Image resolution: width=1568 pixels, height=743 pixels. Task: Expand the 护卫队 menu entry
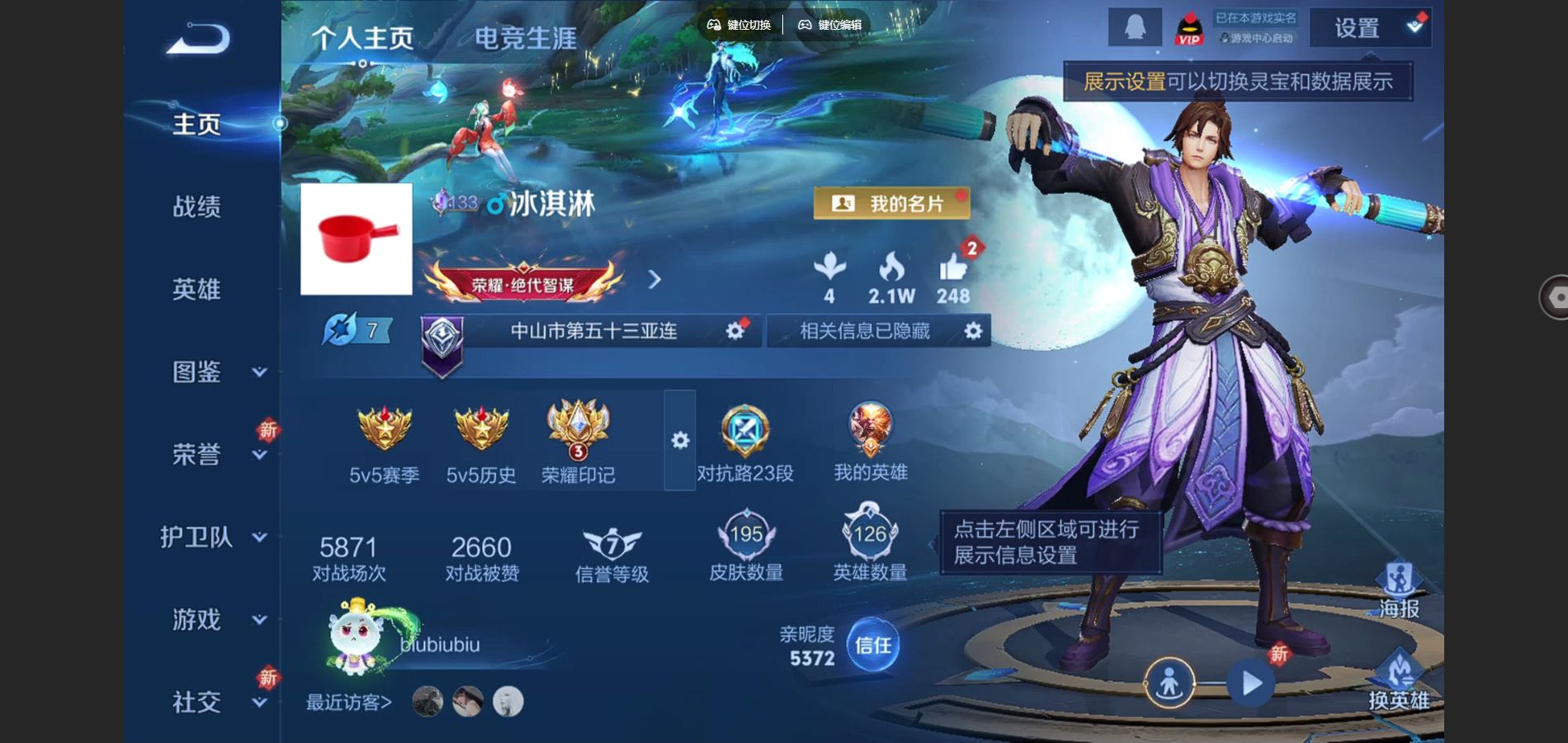pos(213,537)
